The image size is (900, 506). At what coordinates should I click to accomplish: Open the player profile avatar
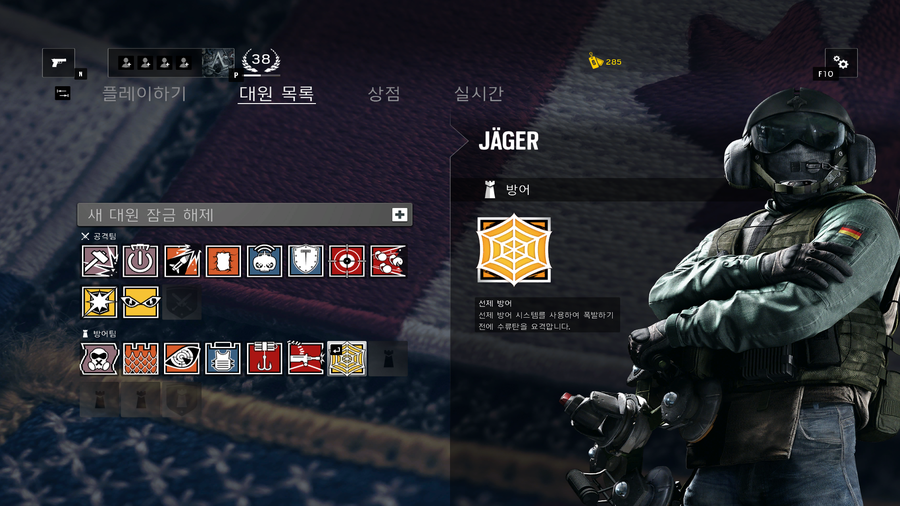tap(218, 63)
